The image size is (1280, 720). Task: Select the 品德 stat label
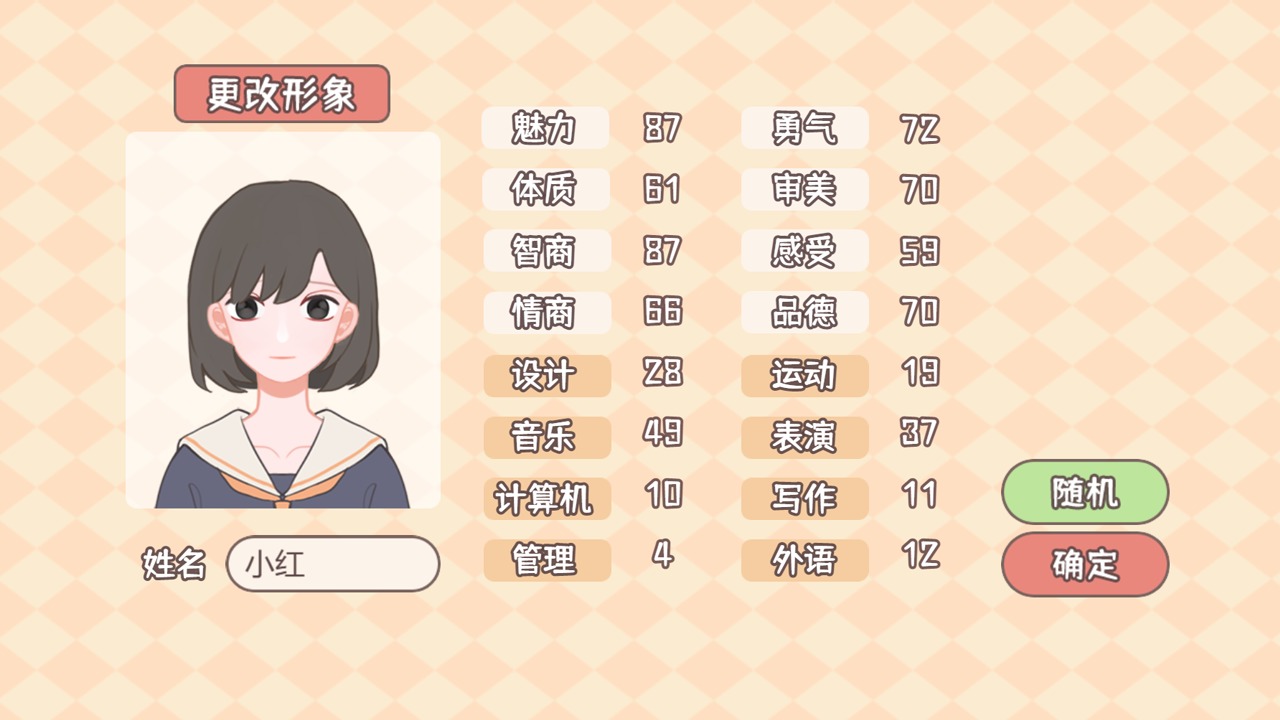point(804,313)
